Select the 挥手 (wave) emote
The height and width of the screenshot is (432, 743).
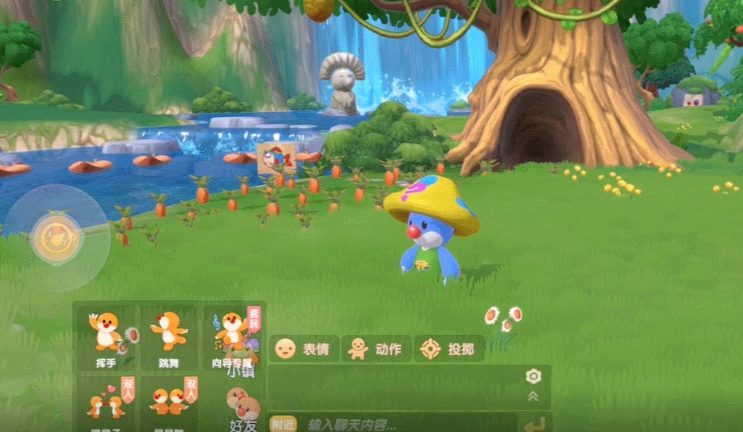click(x=107, y=335)
